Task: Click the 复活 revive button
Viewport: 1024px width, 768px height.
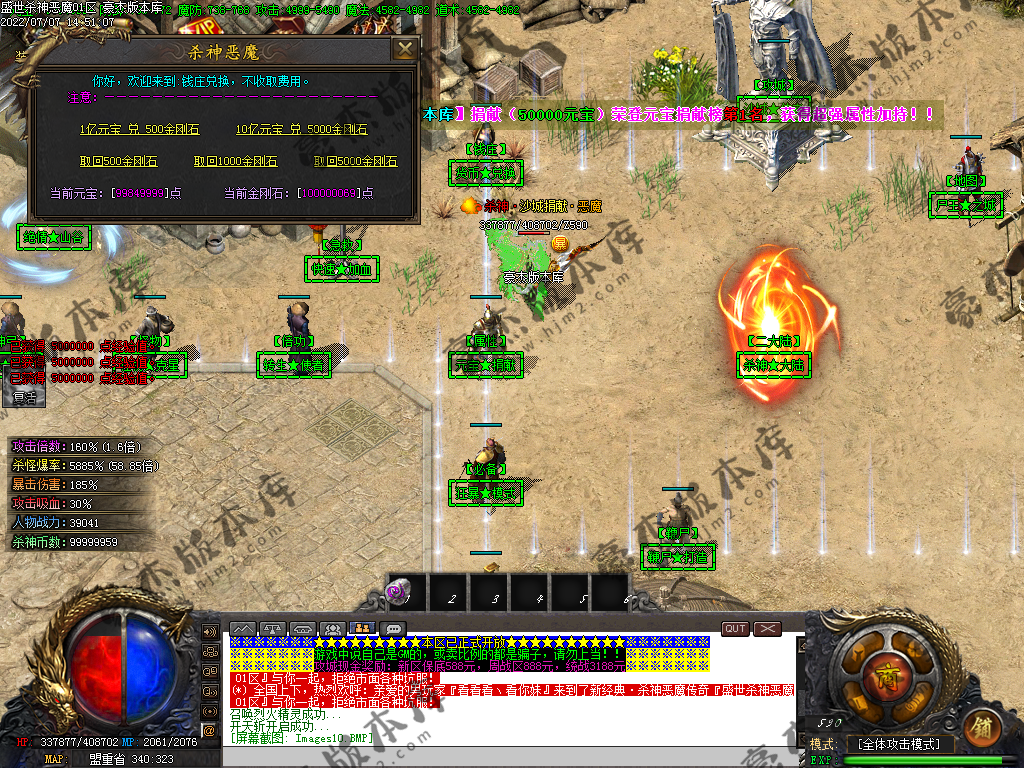Action: tap(25, 397)
